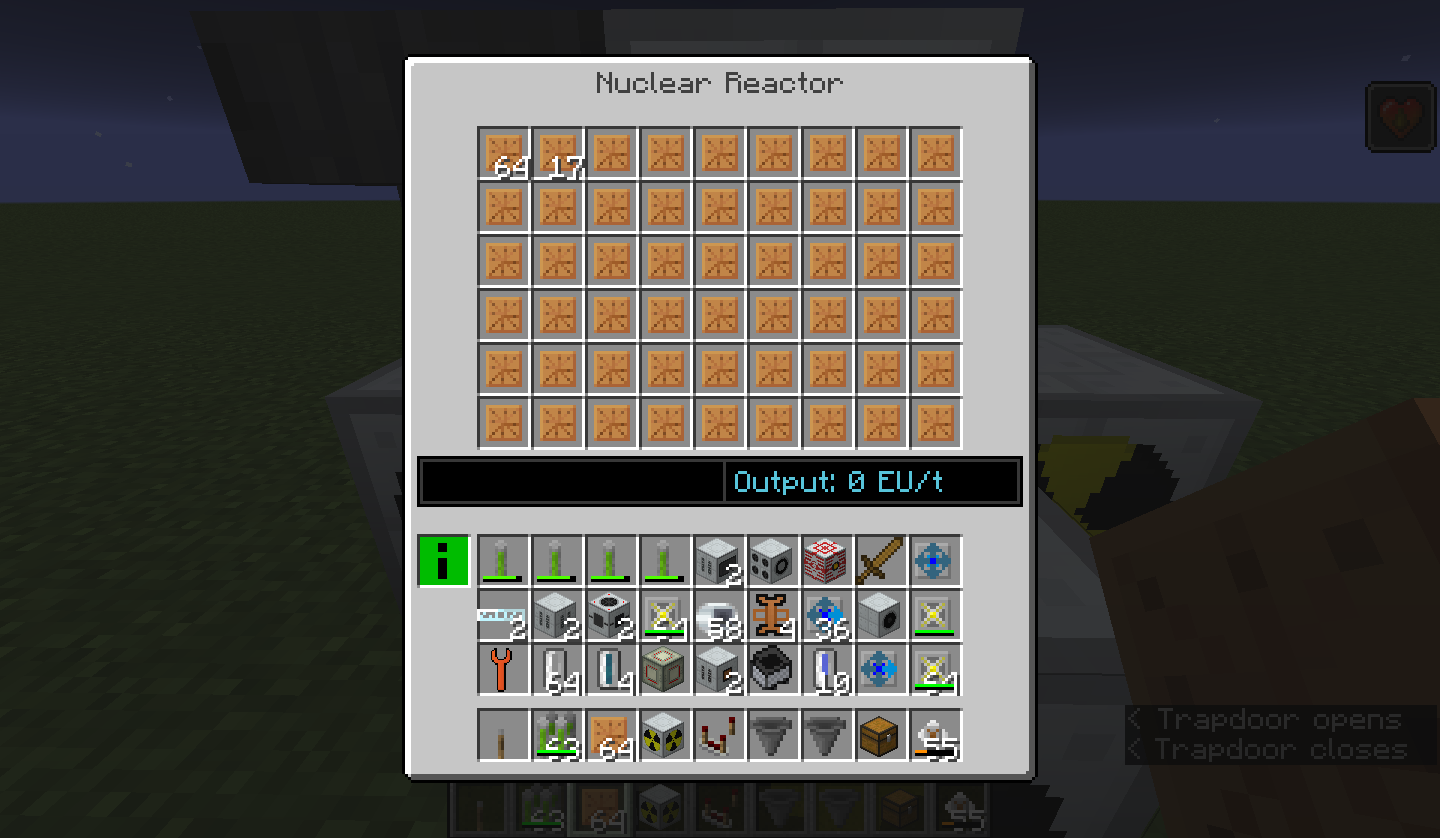1440x838 pixels.
Task: Click the green info button
Action: coord(443,561)
